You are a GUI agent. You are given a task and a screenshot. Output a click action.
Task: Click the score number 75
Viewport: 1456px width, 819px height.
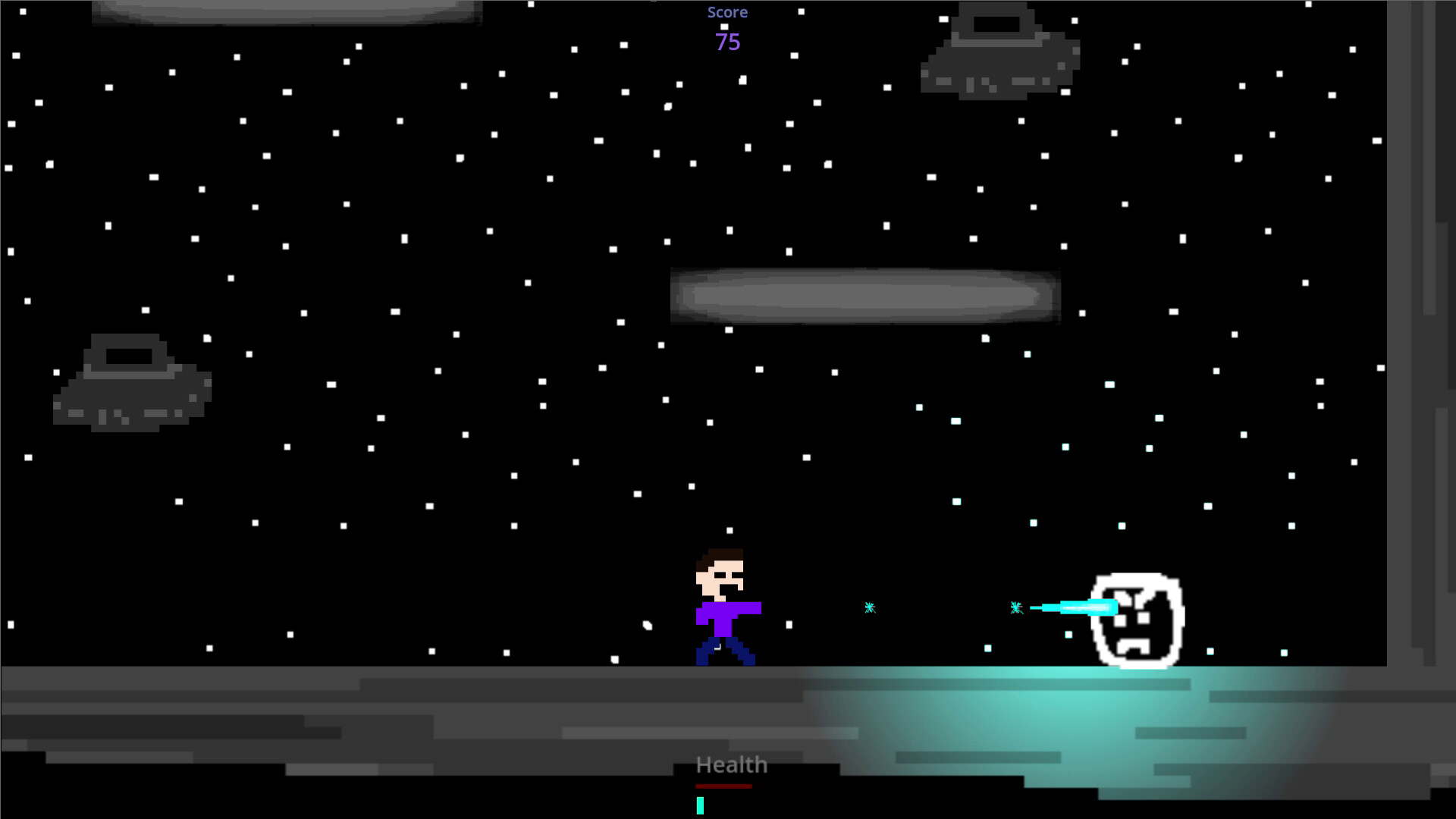coord(726,42)
